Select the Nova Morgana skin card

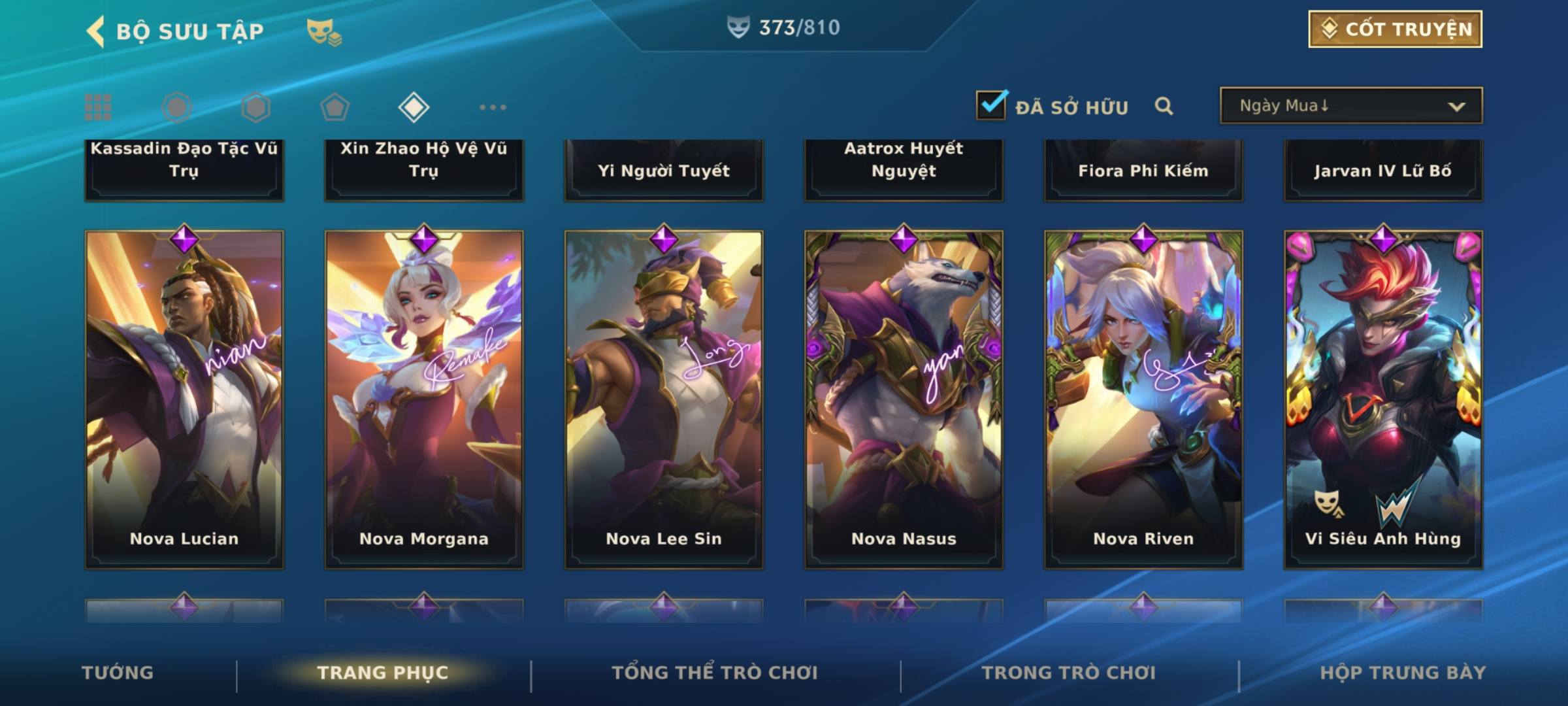click(x=424, y=399)
